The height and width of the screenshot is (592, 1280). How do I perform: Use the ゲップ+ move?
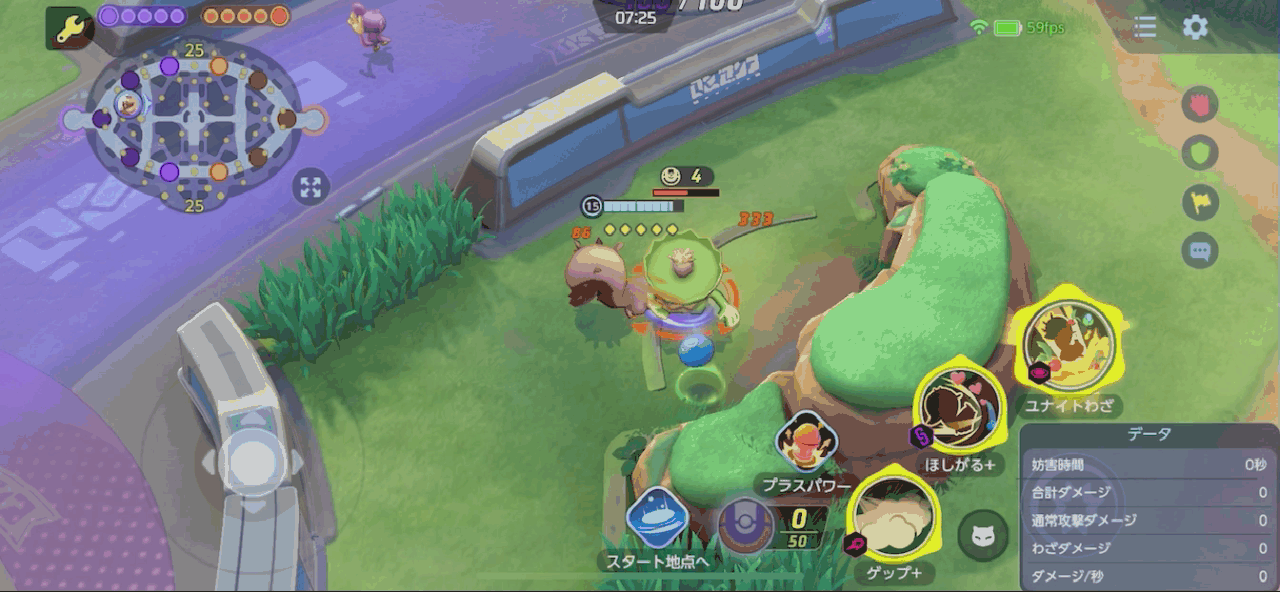pyautogui.click(x=895, y=517)
